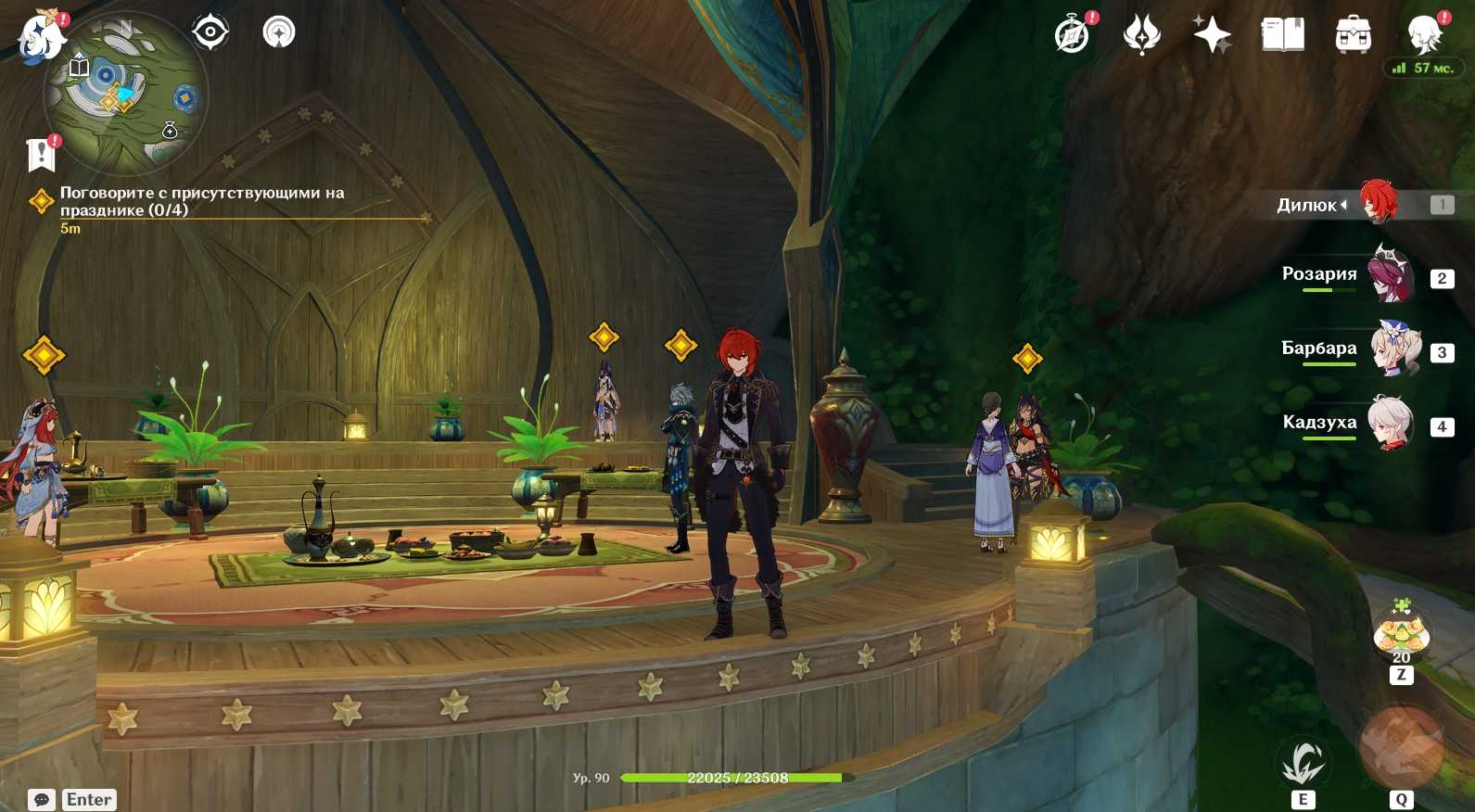Activate Diluc's elemental skill
The height and width of the screenshot is (812, 1475).
click(x=1303, y=764)
